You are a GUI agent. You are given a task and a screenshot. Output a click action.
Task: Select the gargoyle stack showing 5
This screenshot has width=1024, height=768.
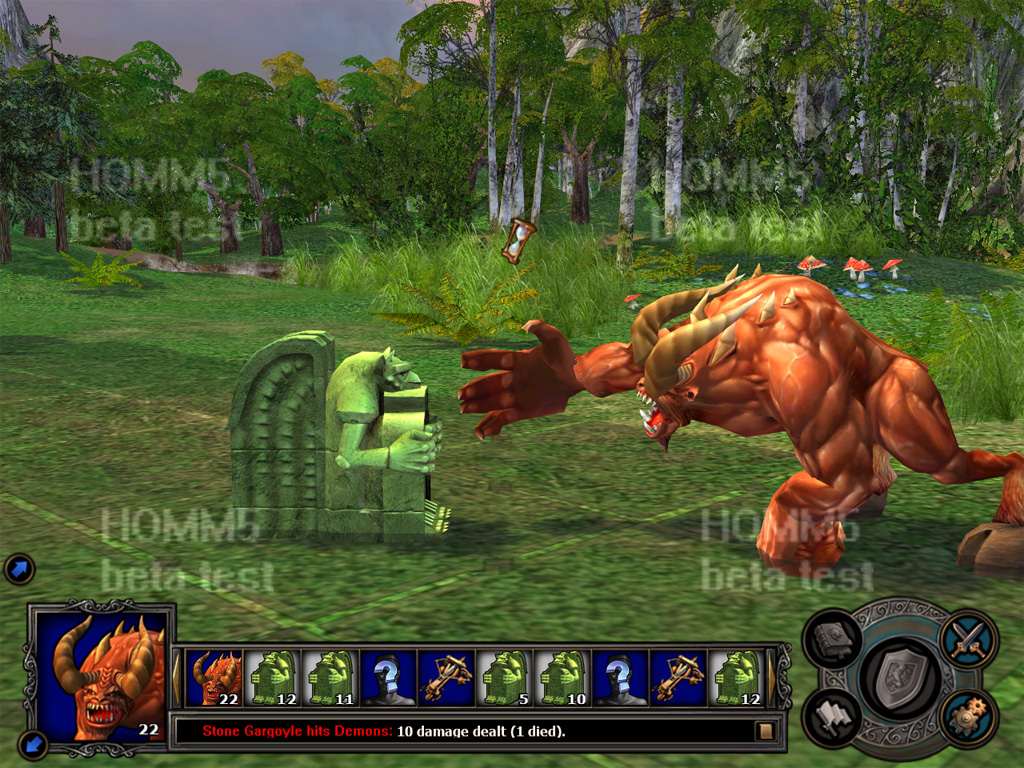[504, 677]
